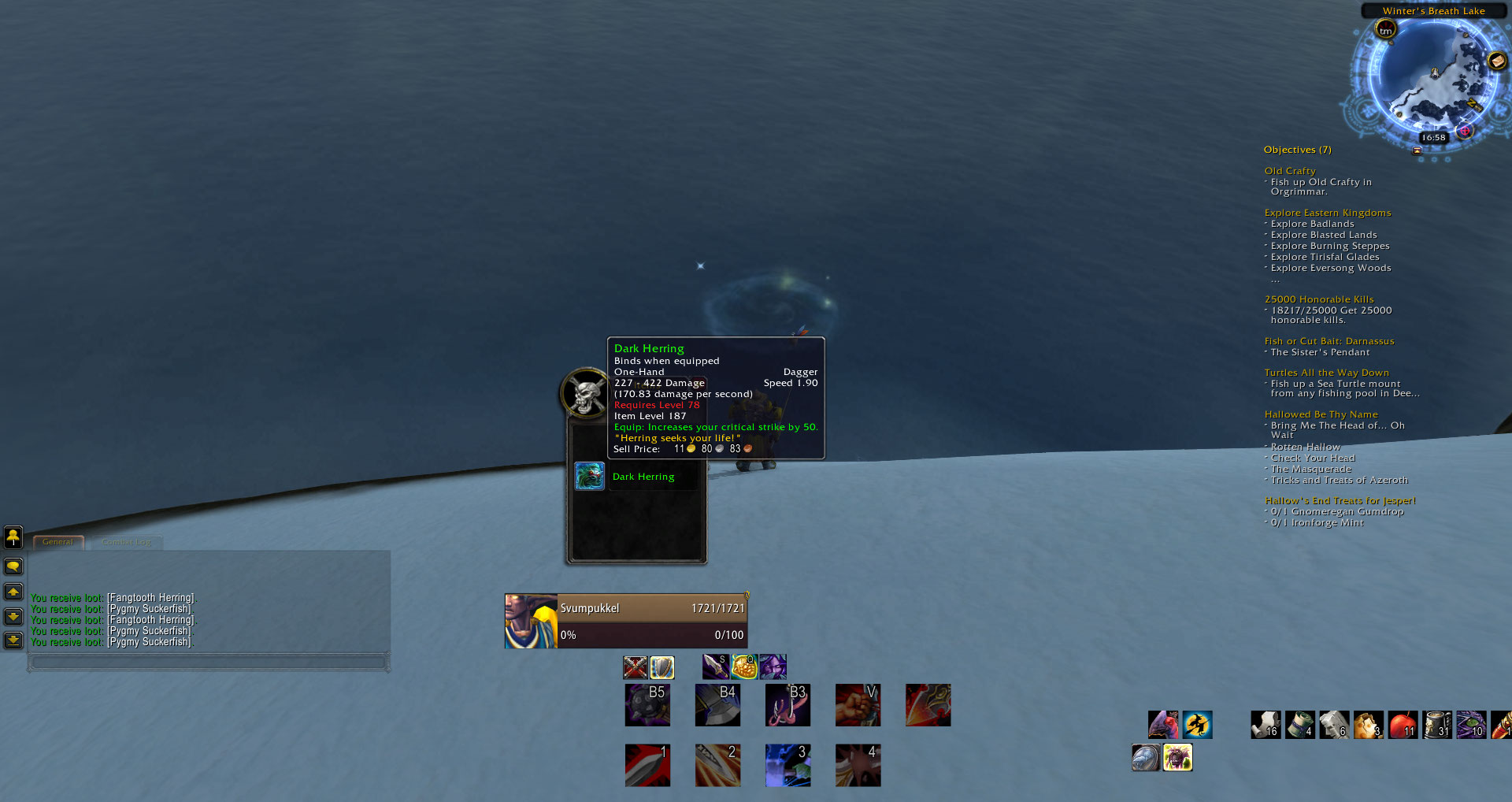Use the tankard item with 31 count
Image resolution: width=1512 pixels, height=802 pixels.
coord(1437,724)
